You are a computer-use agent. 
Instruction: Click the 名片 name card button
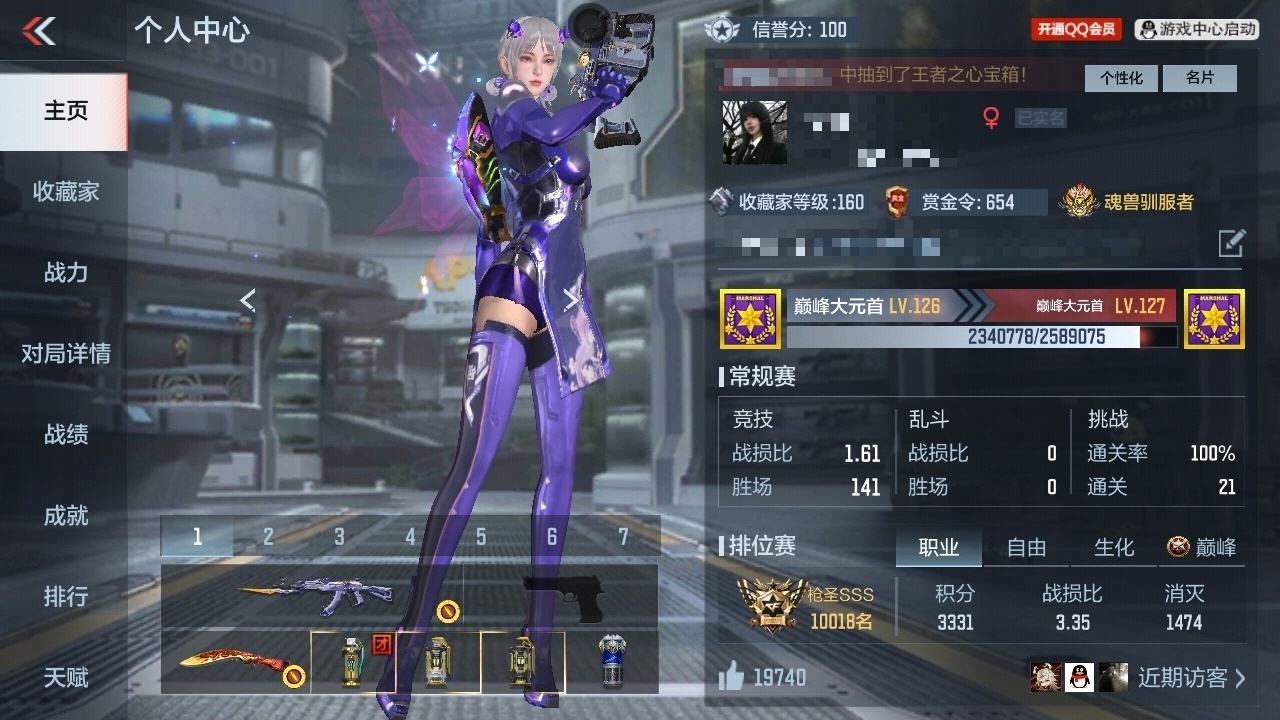click(1200, 78)
